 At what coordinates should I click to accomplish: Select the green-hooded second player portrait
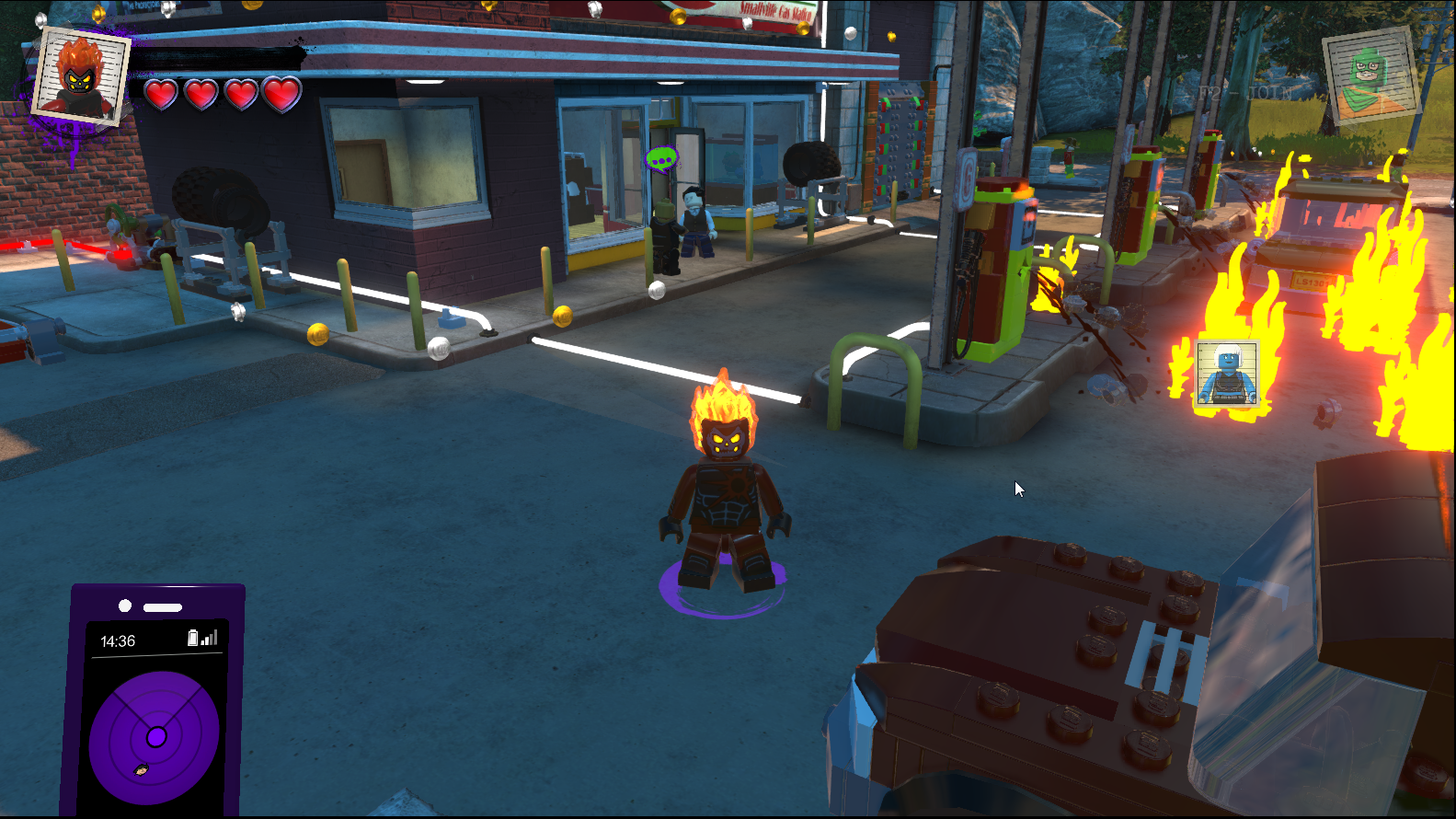[x=1370, y=75]
